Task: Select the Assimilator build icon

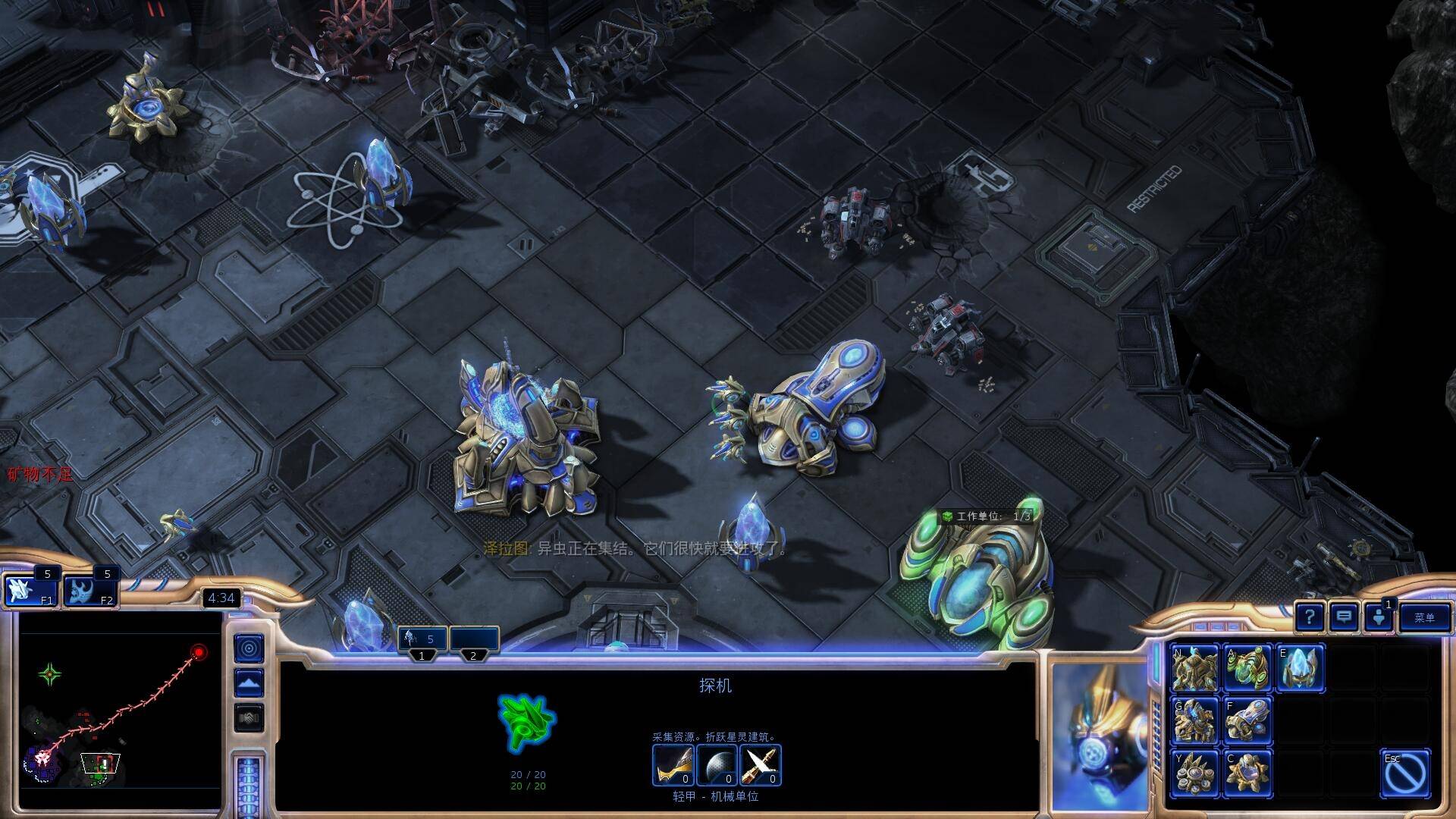Action: click(1247, 668)
